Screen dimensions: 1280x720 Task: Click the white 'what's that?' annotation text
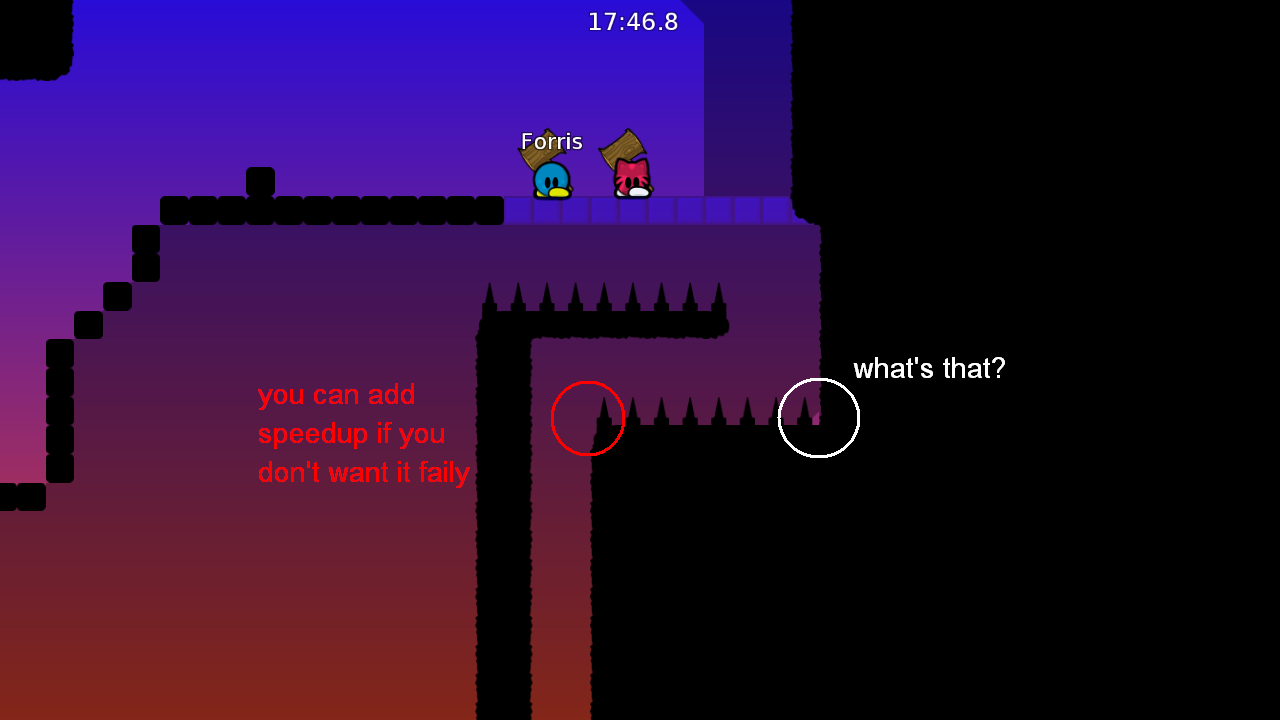coord(929,369)
